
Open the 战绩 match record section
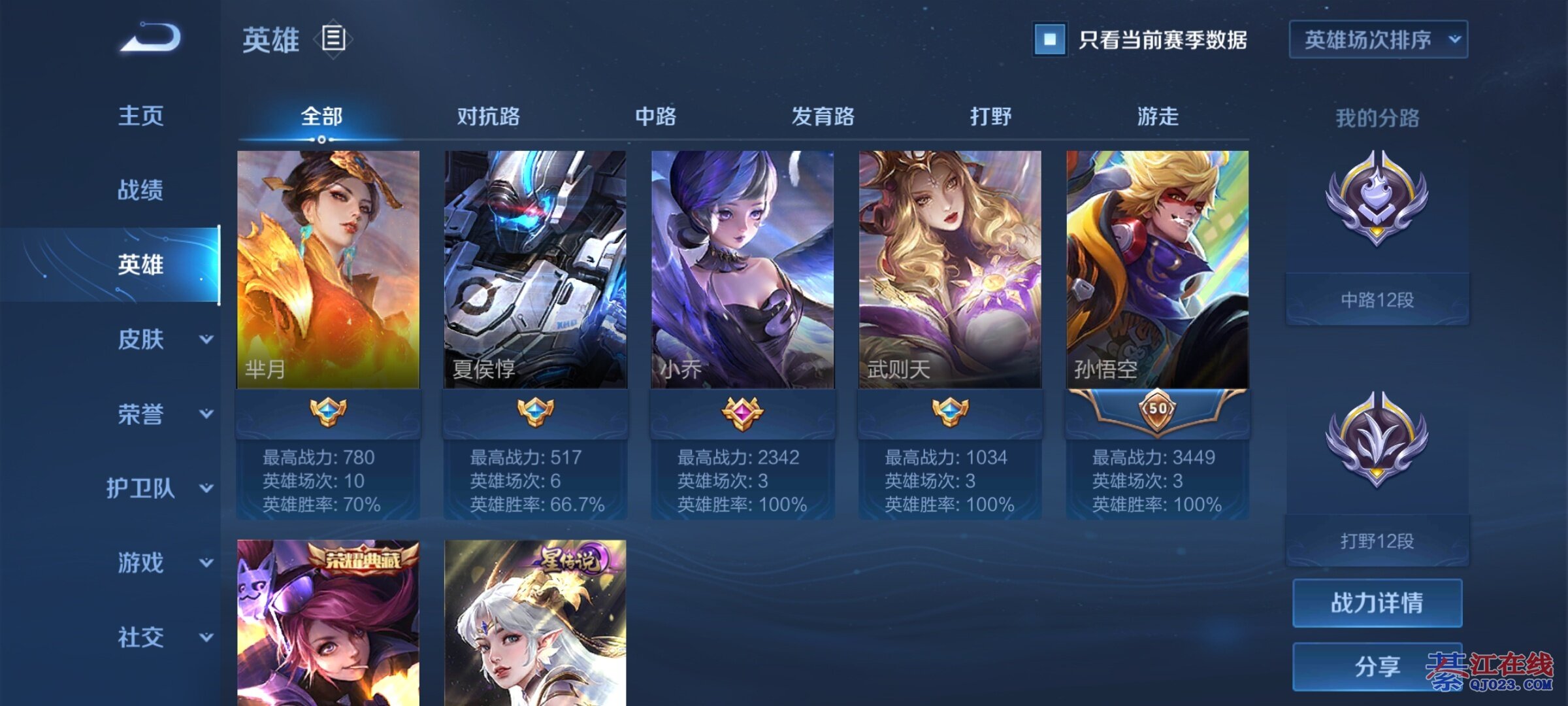(140, 190)
